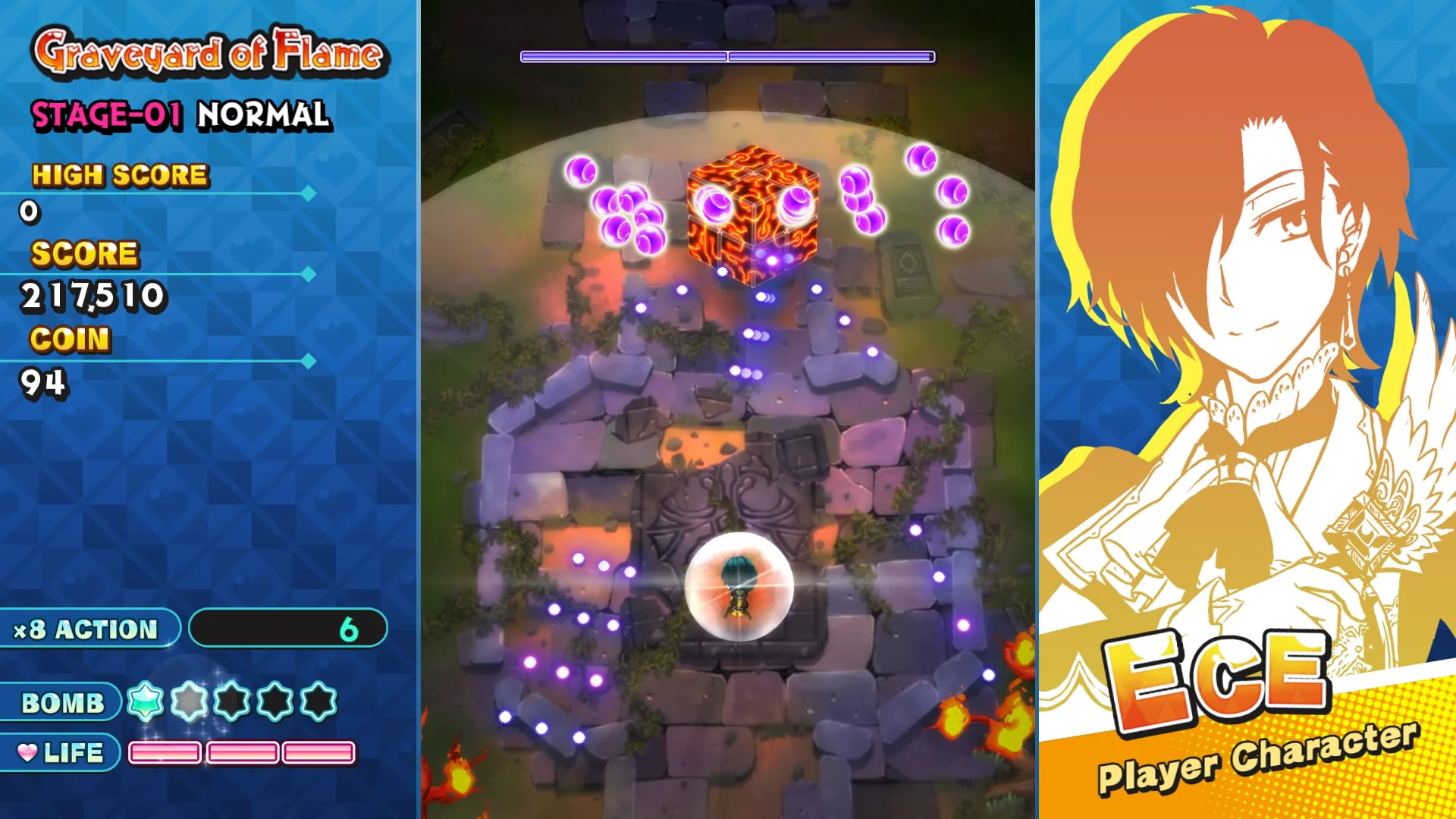Select the STAGE-01 NORMAL label
Viewport: 1456px width, 819px height.
click(x=180, y=115)
